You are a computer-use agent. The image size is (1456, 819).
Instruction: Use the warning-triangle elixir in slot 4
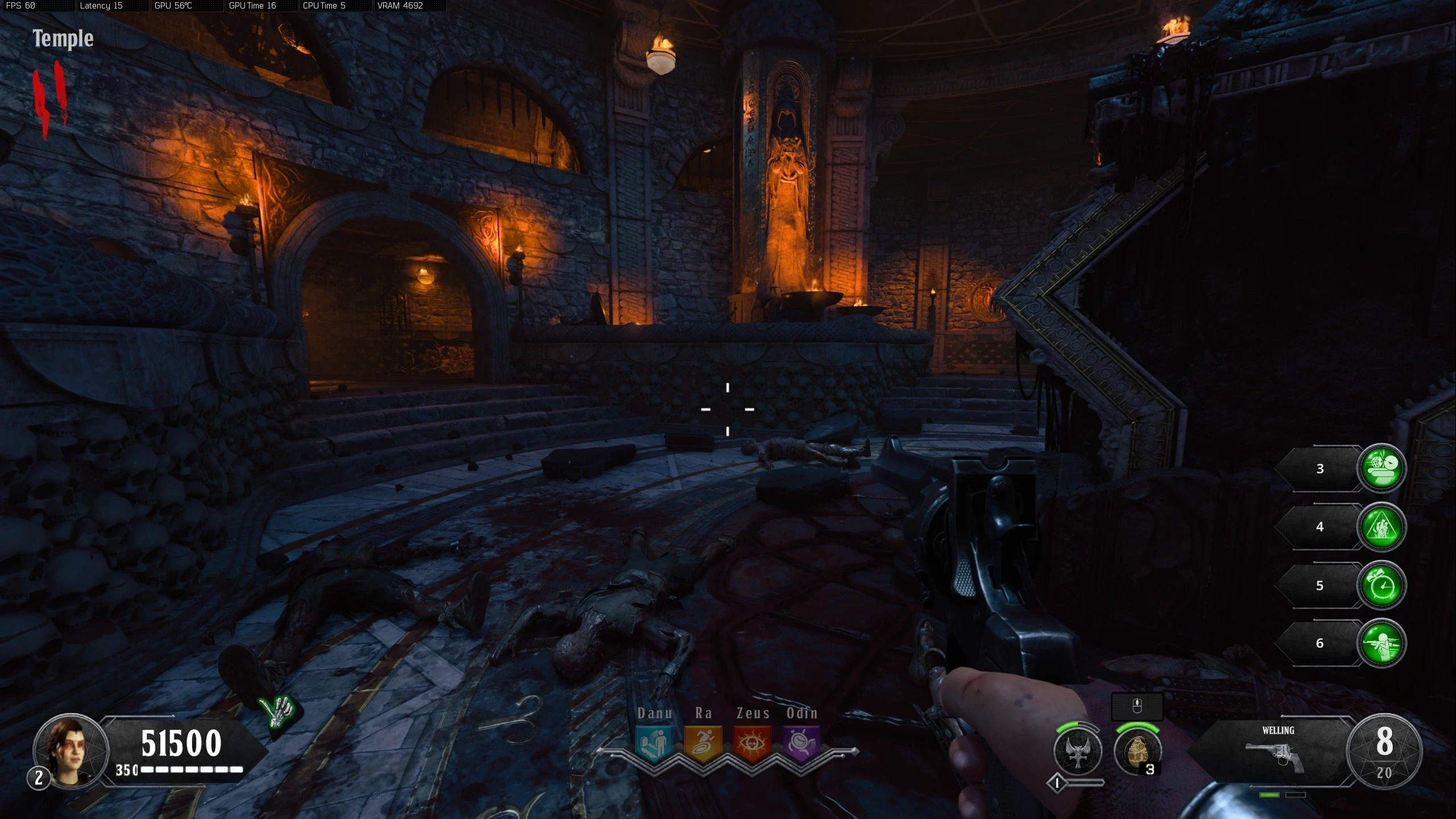(1382, 527)
